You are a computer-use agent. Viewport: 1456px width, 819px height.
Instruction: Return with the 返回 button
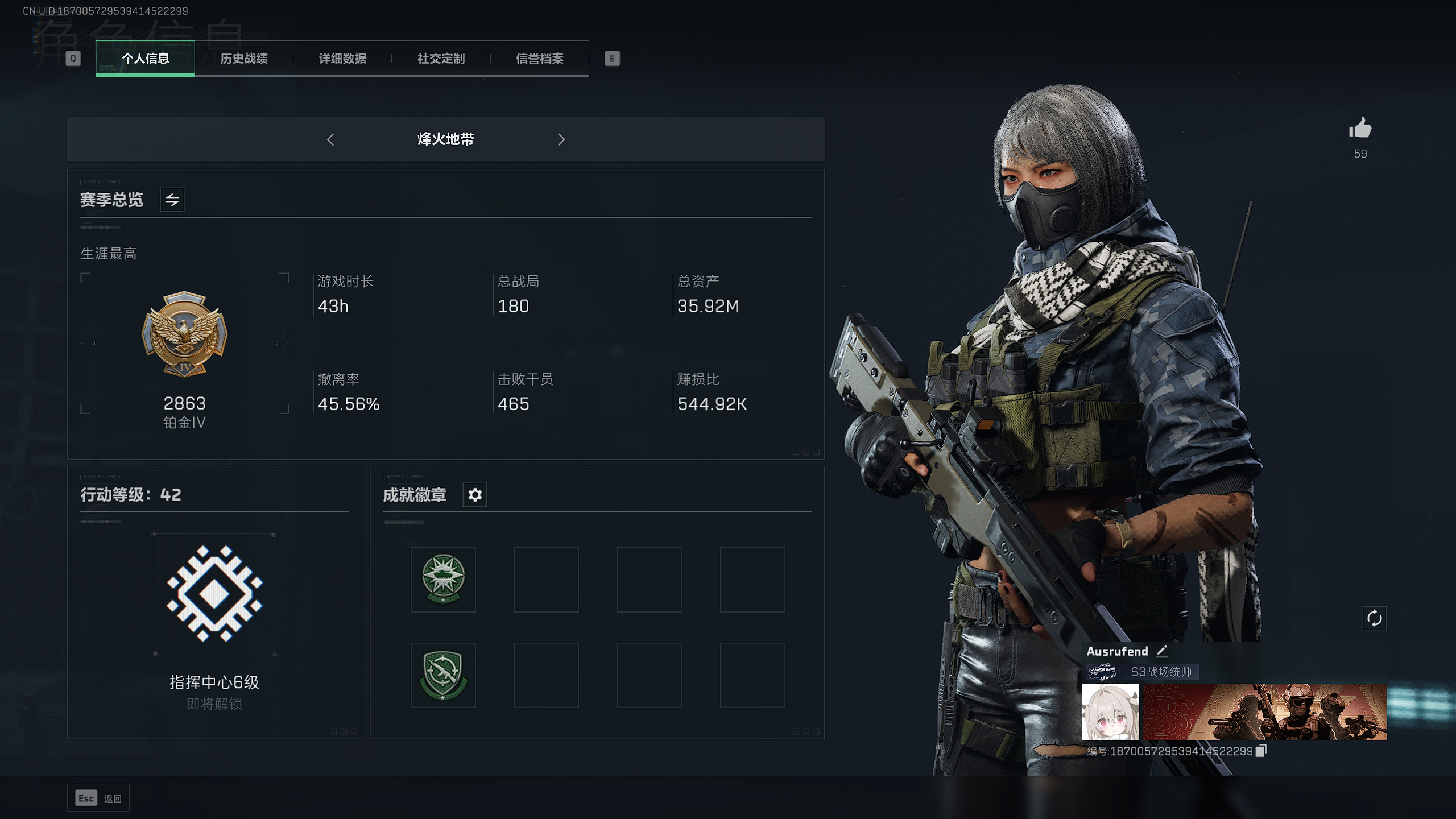(98, 799)
